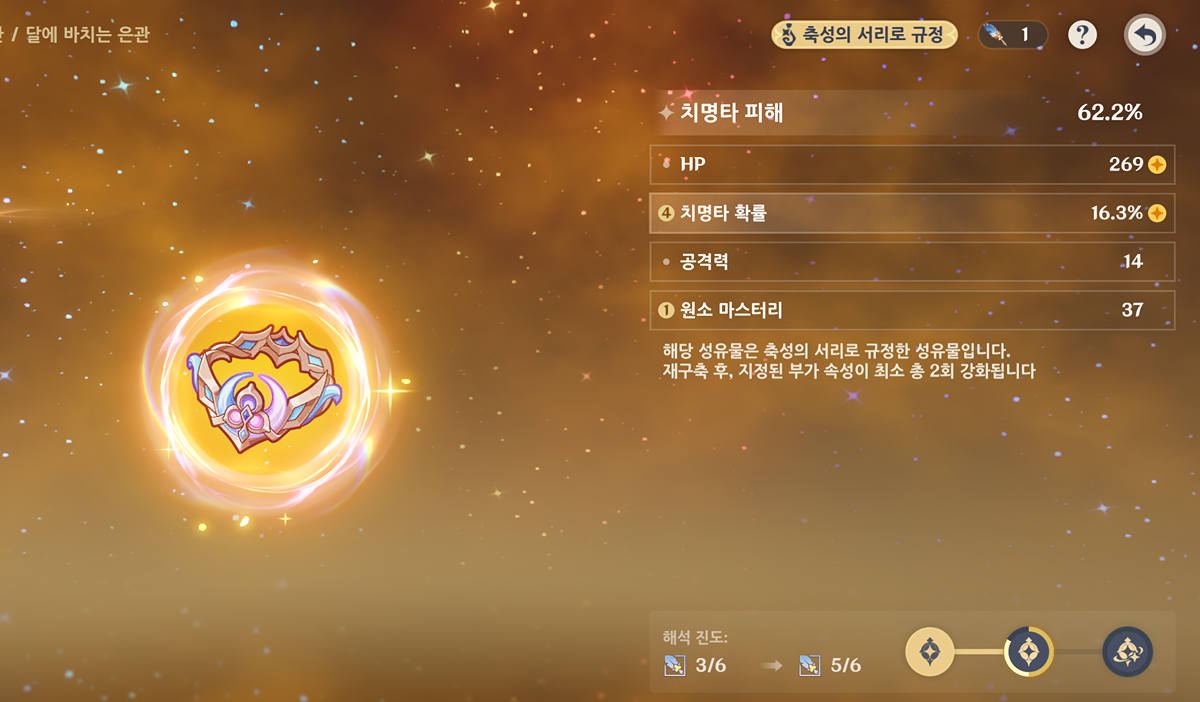The height and width of the screenshot is (702, 1200).
Task: Select the 원소 마스터리 substat row
Action: [x=911, y=310]
